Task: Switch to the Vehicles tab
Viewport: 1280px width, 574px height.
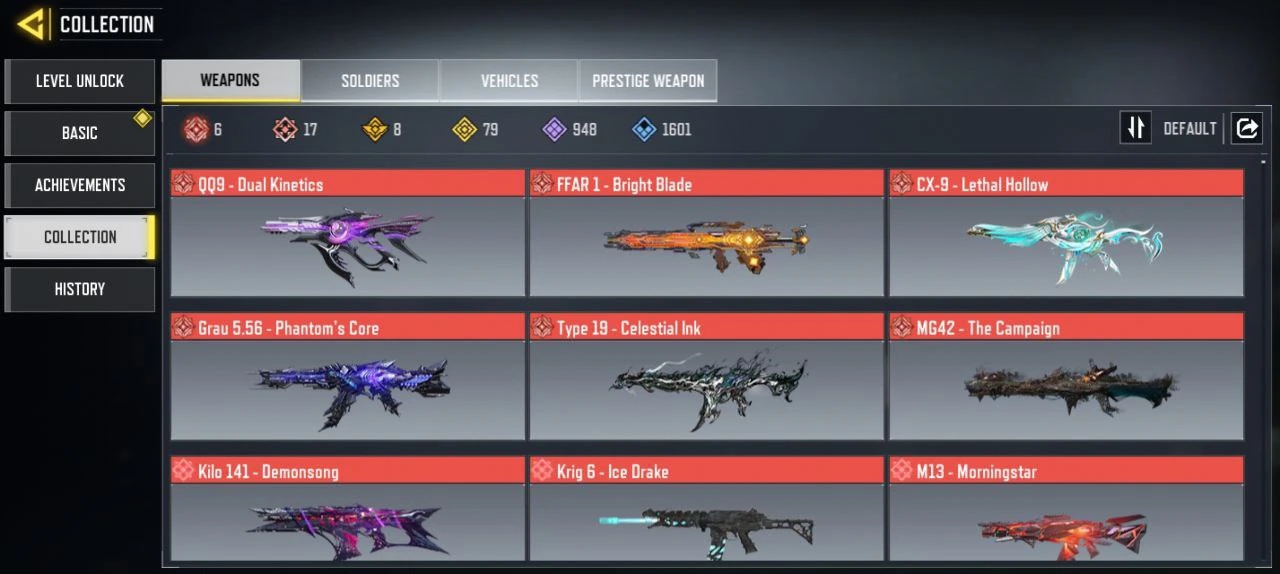Action: coord(509,81)
